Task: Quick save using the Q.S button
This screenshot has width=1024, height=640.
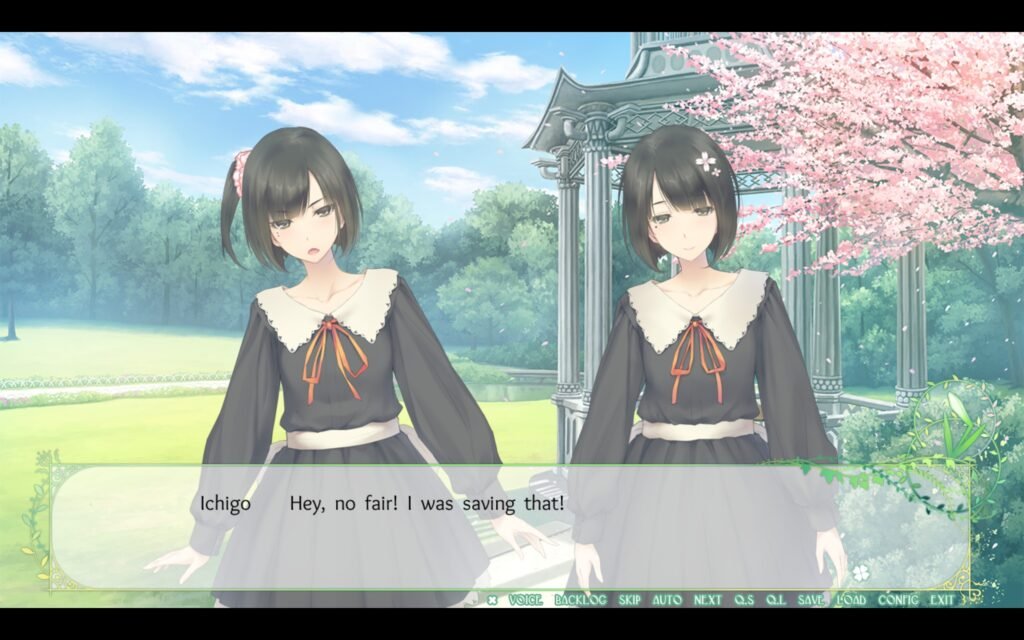Action: (744, 600)
